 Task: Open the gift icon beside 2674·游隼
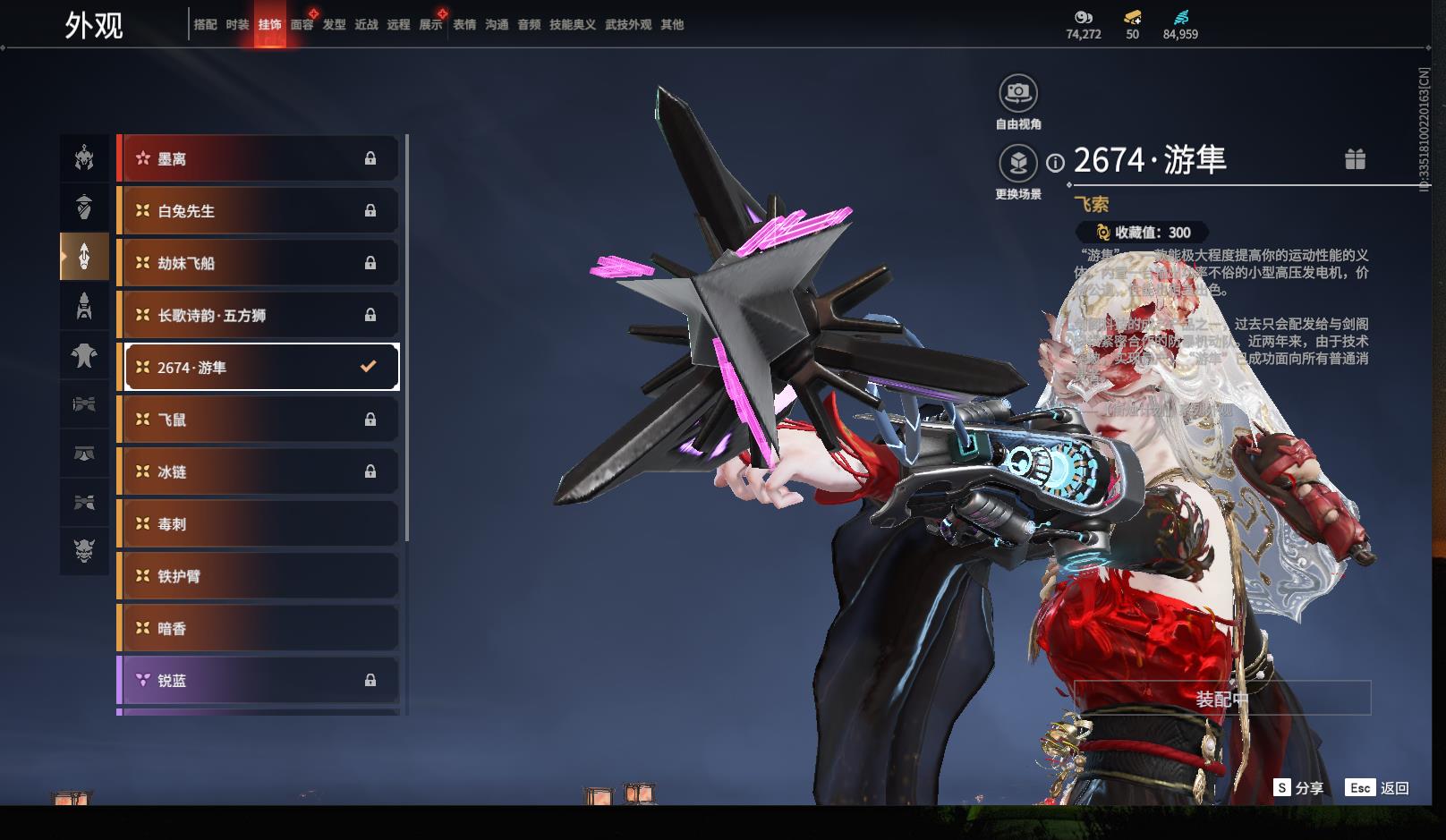(1355, 159)
